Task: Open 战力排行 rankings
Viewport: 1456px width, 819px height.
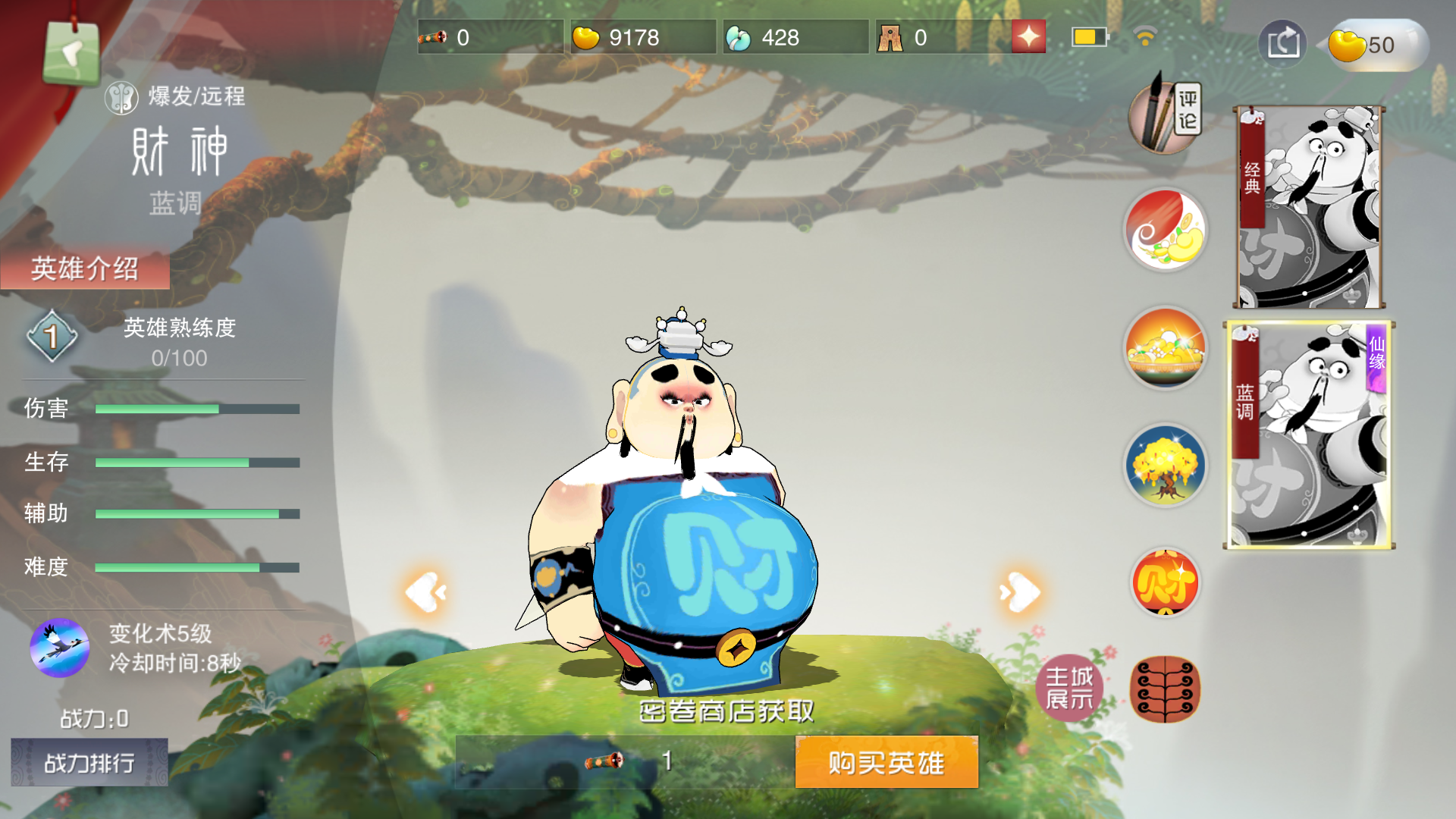Action: 89,763
